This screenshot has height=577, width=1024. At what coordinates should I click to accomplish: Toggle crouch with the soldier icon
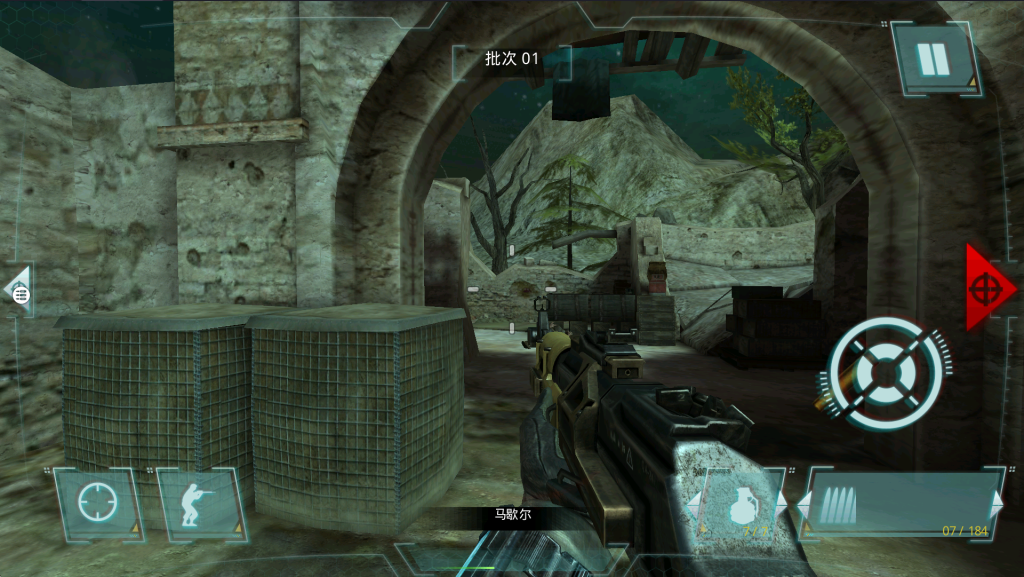click(x=200, y=502)
